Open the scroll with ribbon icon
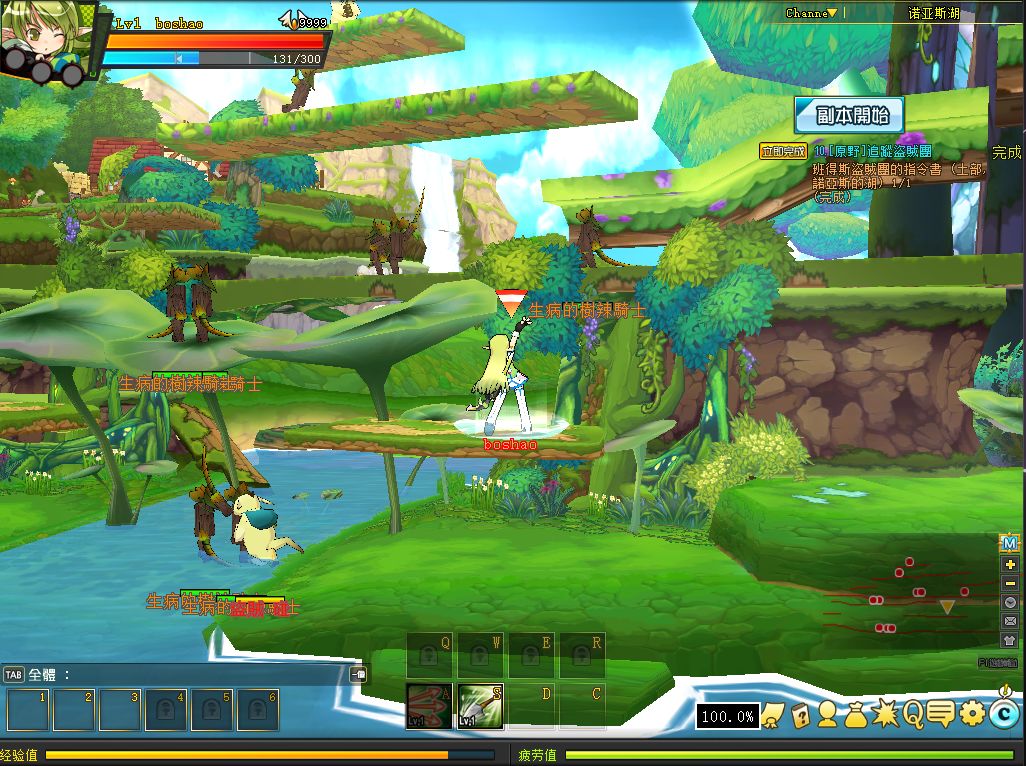This screenshot has height=766, width=1026. point(772,714)
